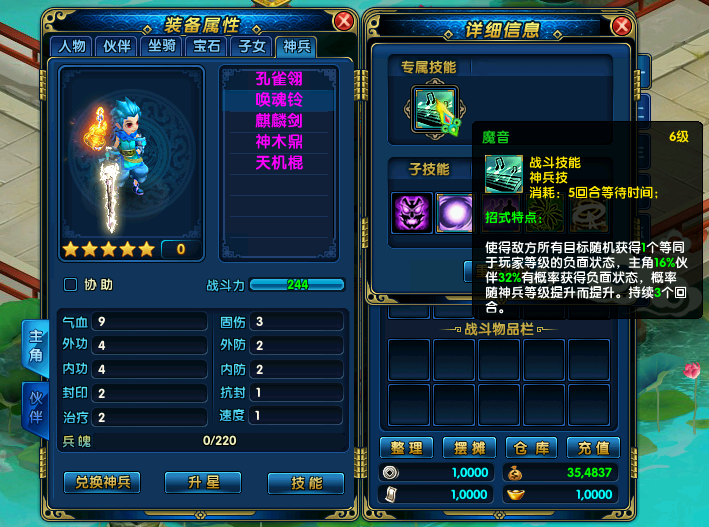Viewport: 709px width, 527px height.
Task: Switch to the 坐骑 mount tab
Action: (x=161, y=45)
